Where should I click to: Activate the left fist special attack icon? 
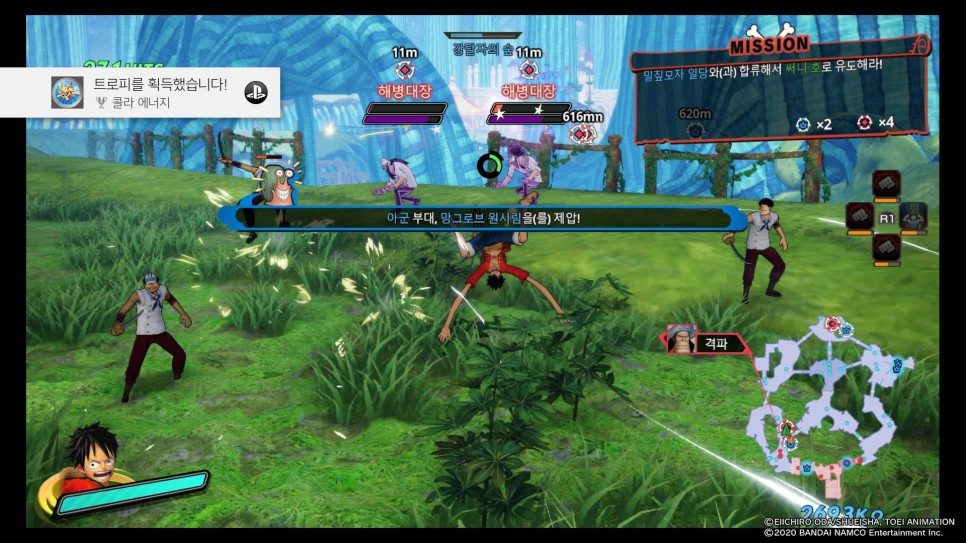[861, 216]
